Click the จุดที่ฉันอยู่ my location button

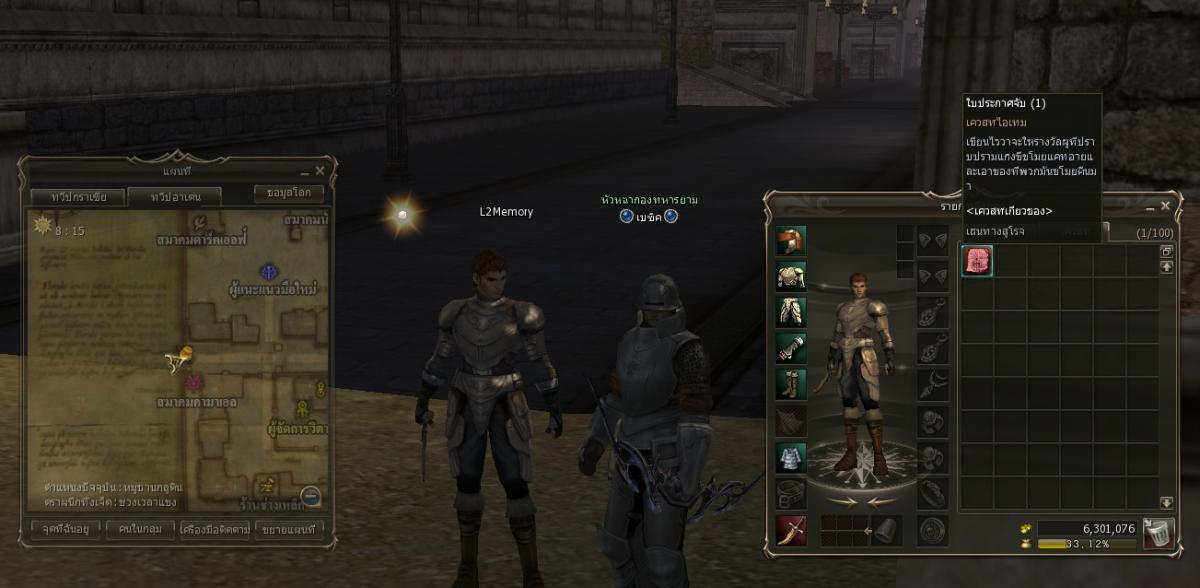click(x=66, y=528)
